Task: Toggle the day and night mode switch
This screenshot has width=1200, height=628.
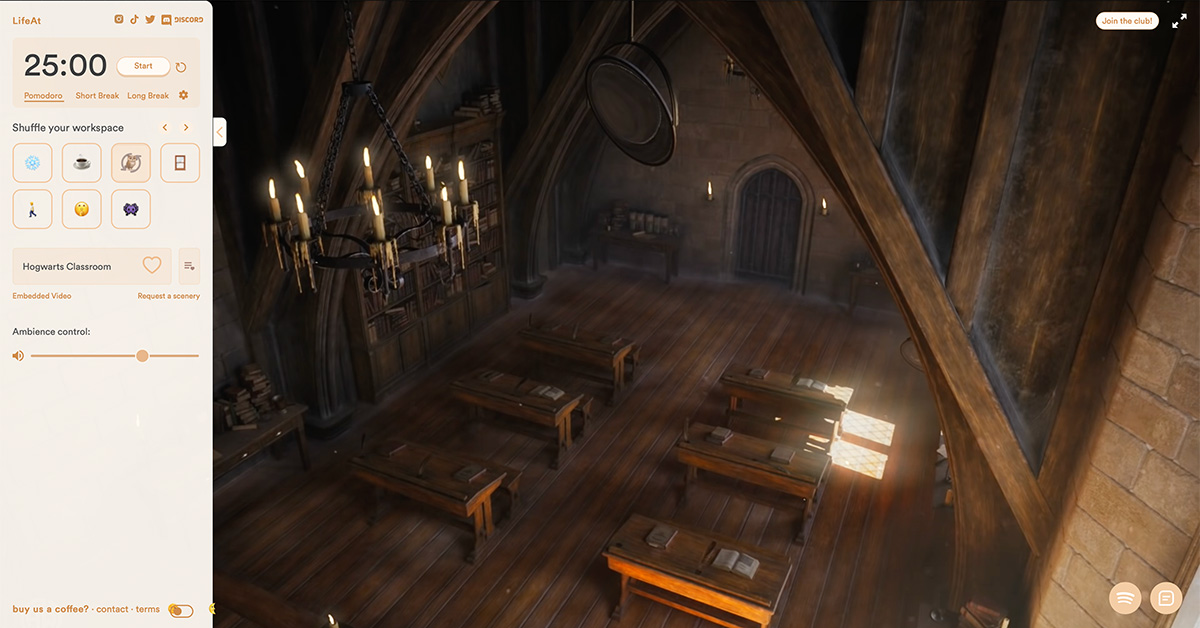Action: click(180, 610)
